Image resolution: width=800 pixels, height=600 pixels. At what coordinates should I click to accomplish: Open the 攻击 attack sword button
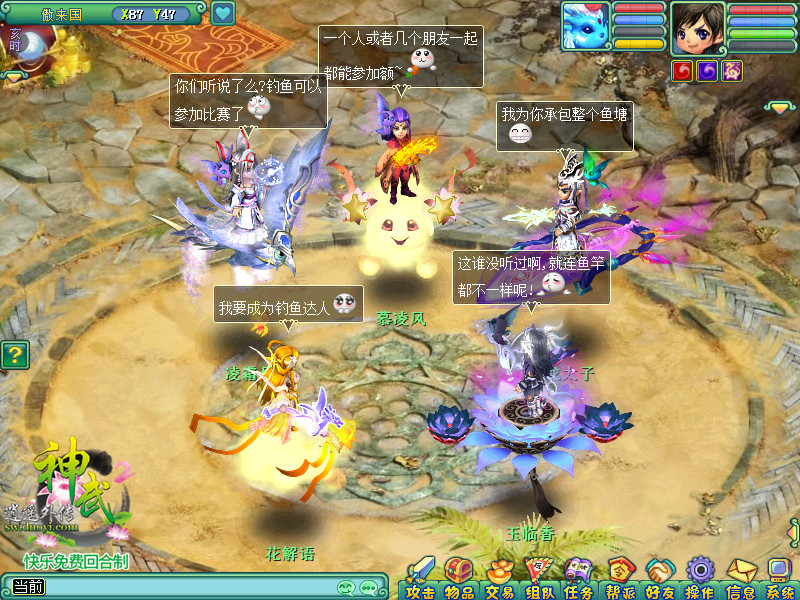[x=421, y=577]
